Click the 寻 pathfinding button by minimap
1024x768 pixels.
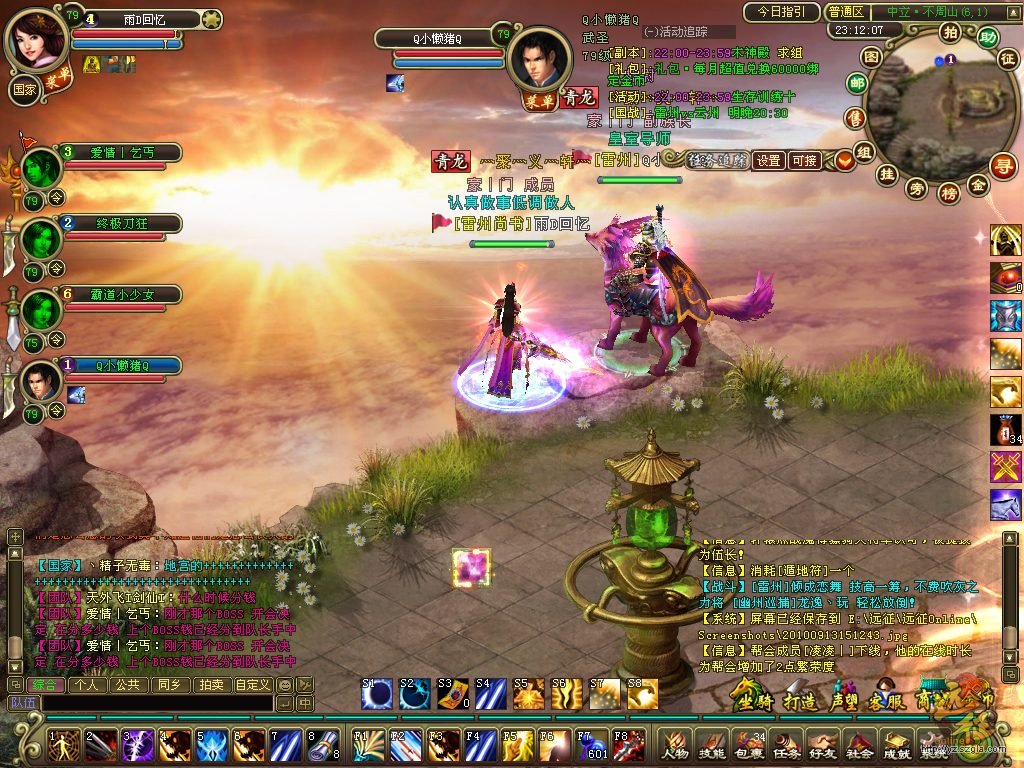coord(1002,166)
